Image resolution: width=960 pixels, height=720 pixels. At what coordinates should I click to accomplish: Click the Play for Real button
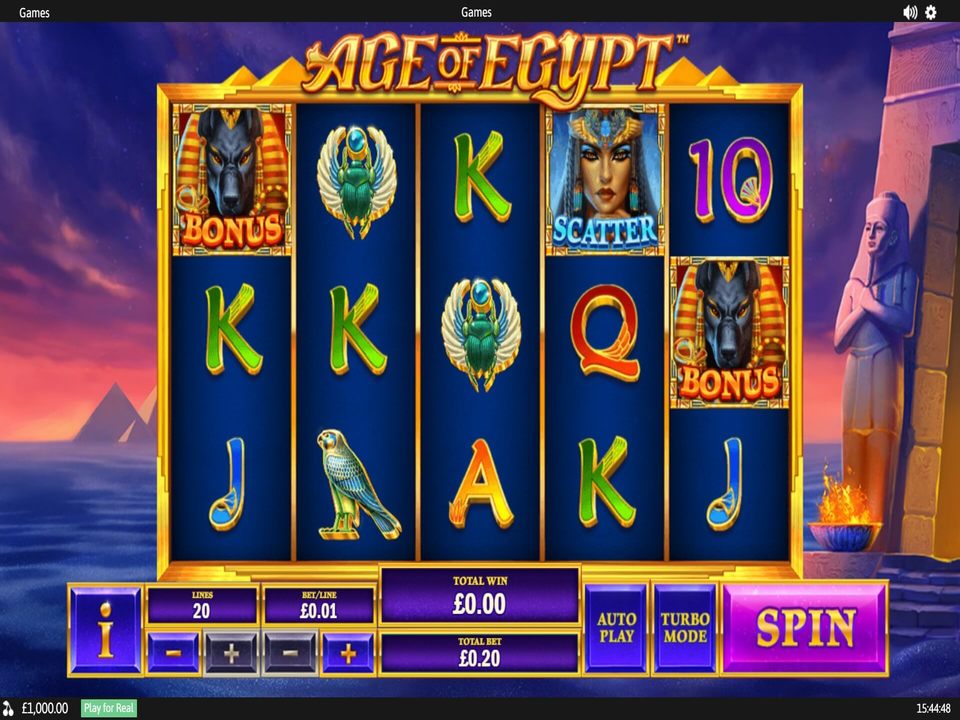[x=110, y=708]
